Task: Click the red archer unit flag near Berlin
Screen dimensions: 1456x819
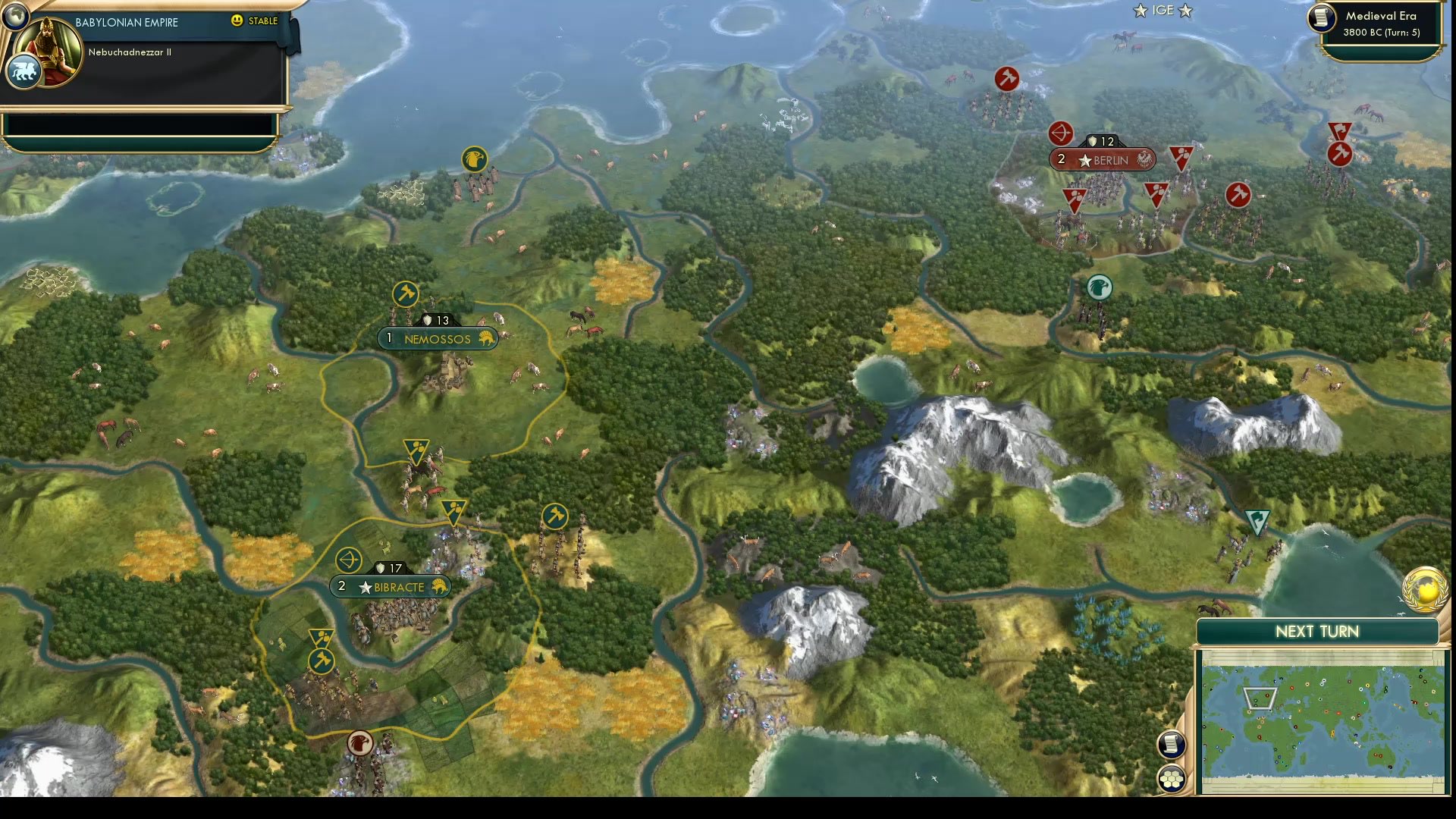Action: pyautogui.click(x=1062, y=134)
